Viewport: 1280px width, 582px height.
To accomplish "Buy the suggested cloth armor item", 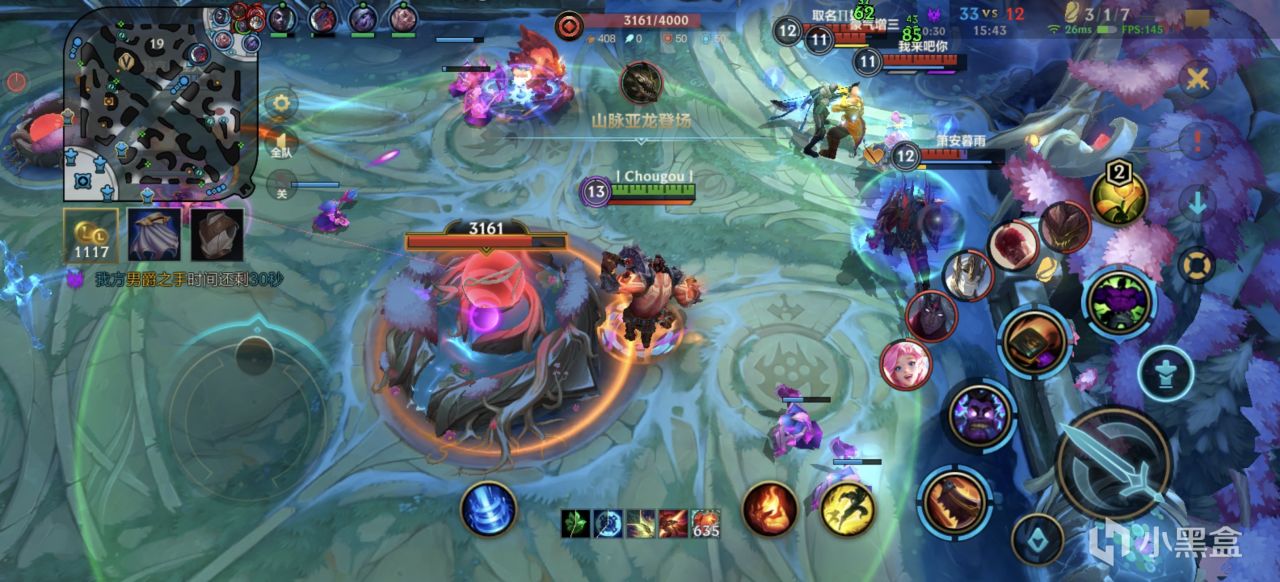I will [217, 235].
